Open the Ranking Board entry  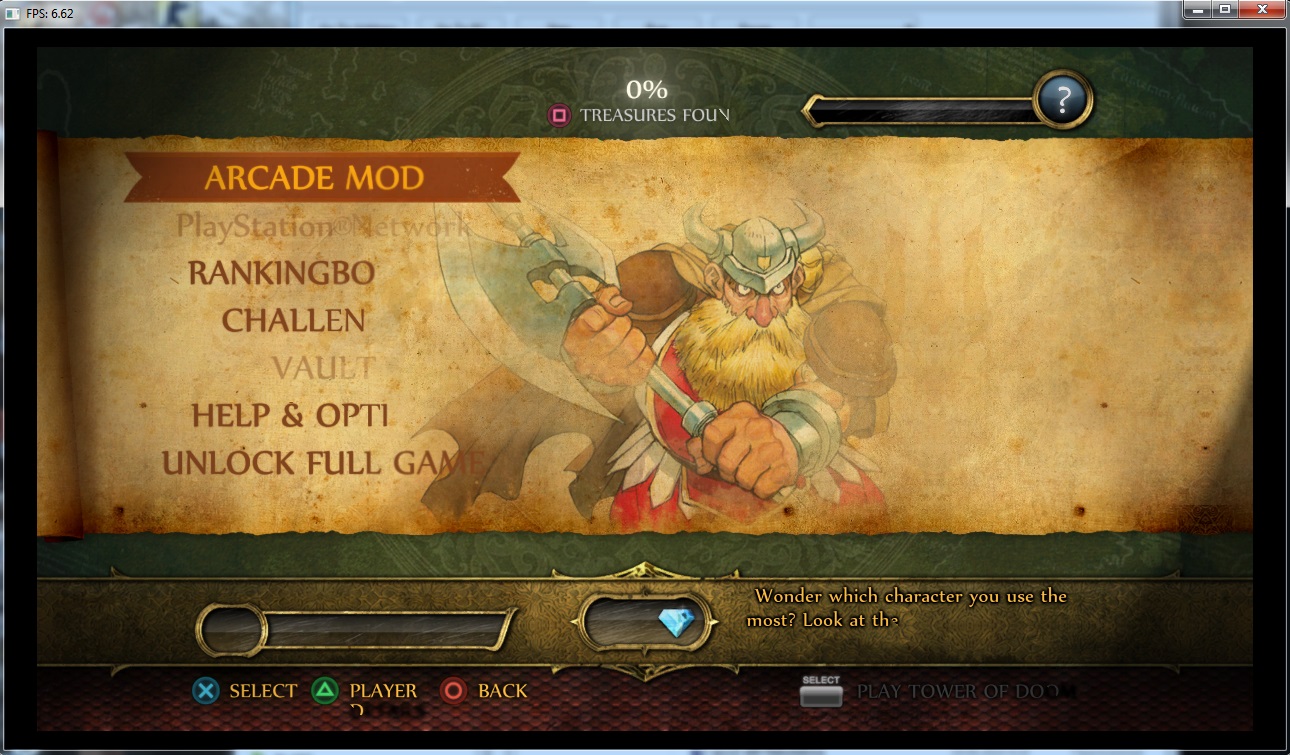pyautogui.click(x=281, y=272)
